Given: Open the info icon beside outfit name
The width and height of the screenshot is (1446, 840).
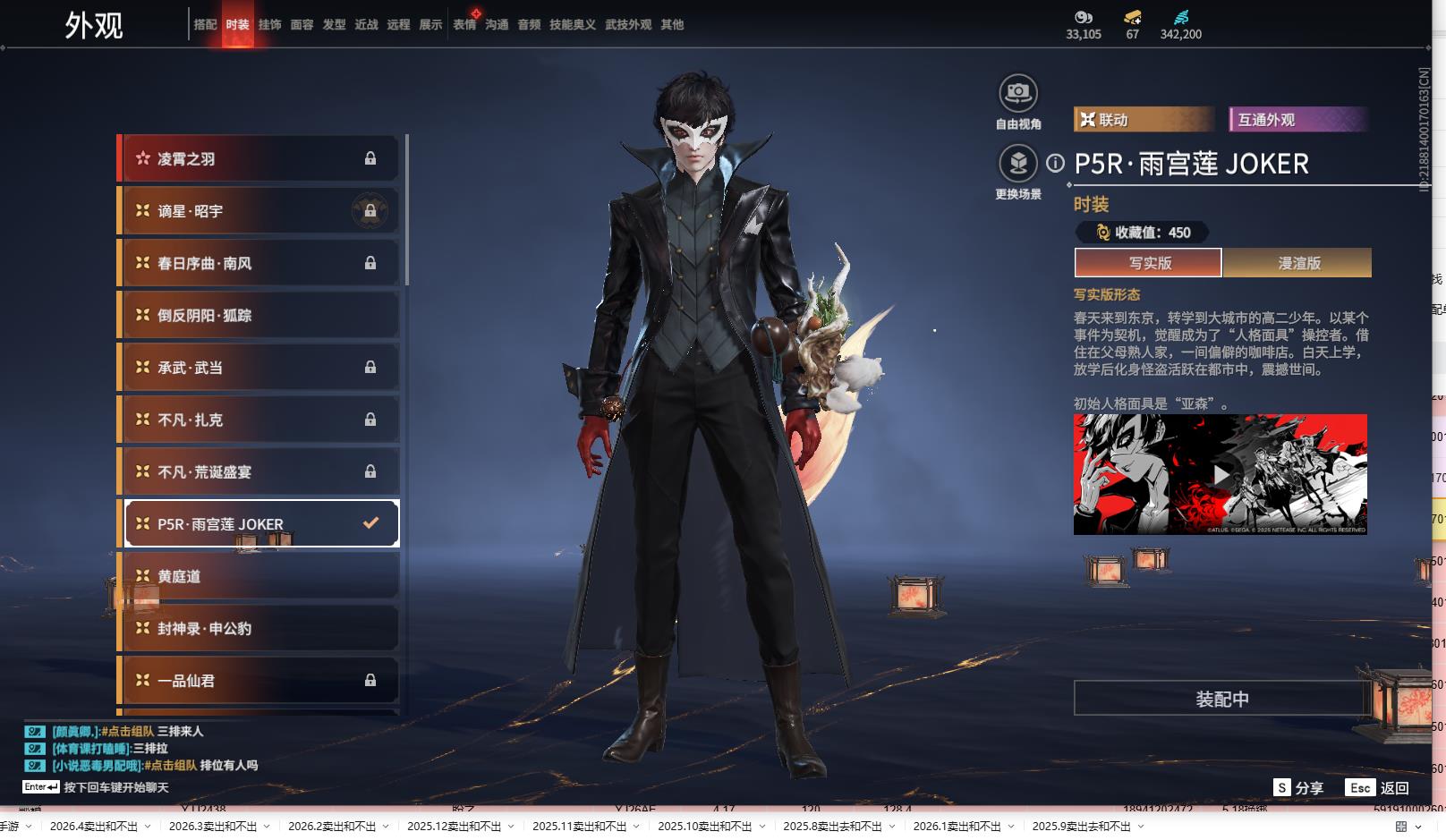Looking at the screenshot, I should pos(1056,163).
